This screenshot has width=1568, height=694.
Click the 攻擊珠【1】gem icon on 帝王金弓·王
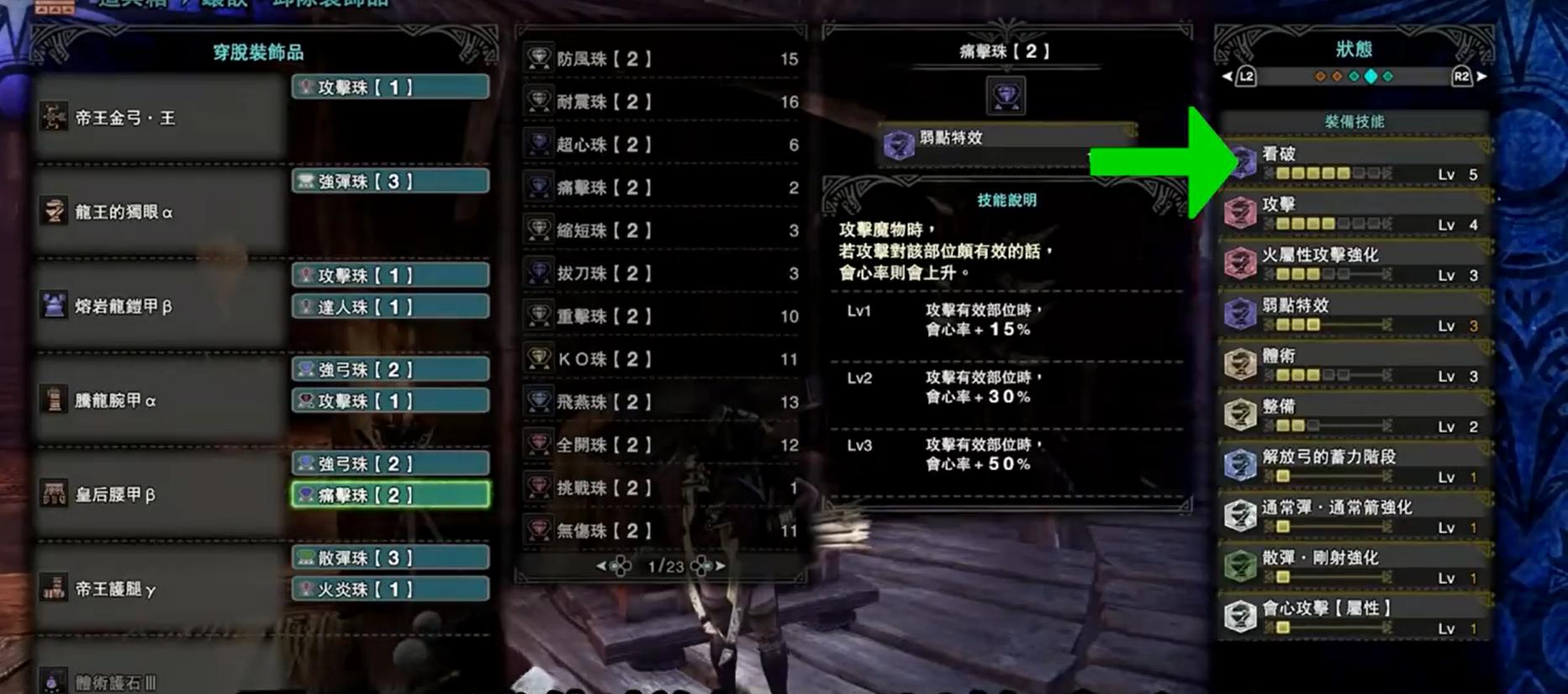point(308,86)
